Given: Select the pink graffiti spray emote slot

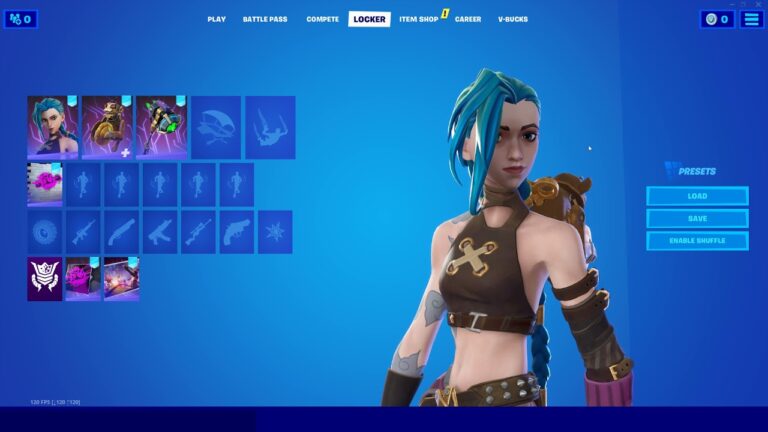Looking at the screenshot, I should [45, 185].
